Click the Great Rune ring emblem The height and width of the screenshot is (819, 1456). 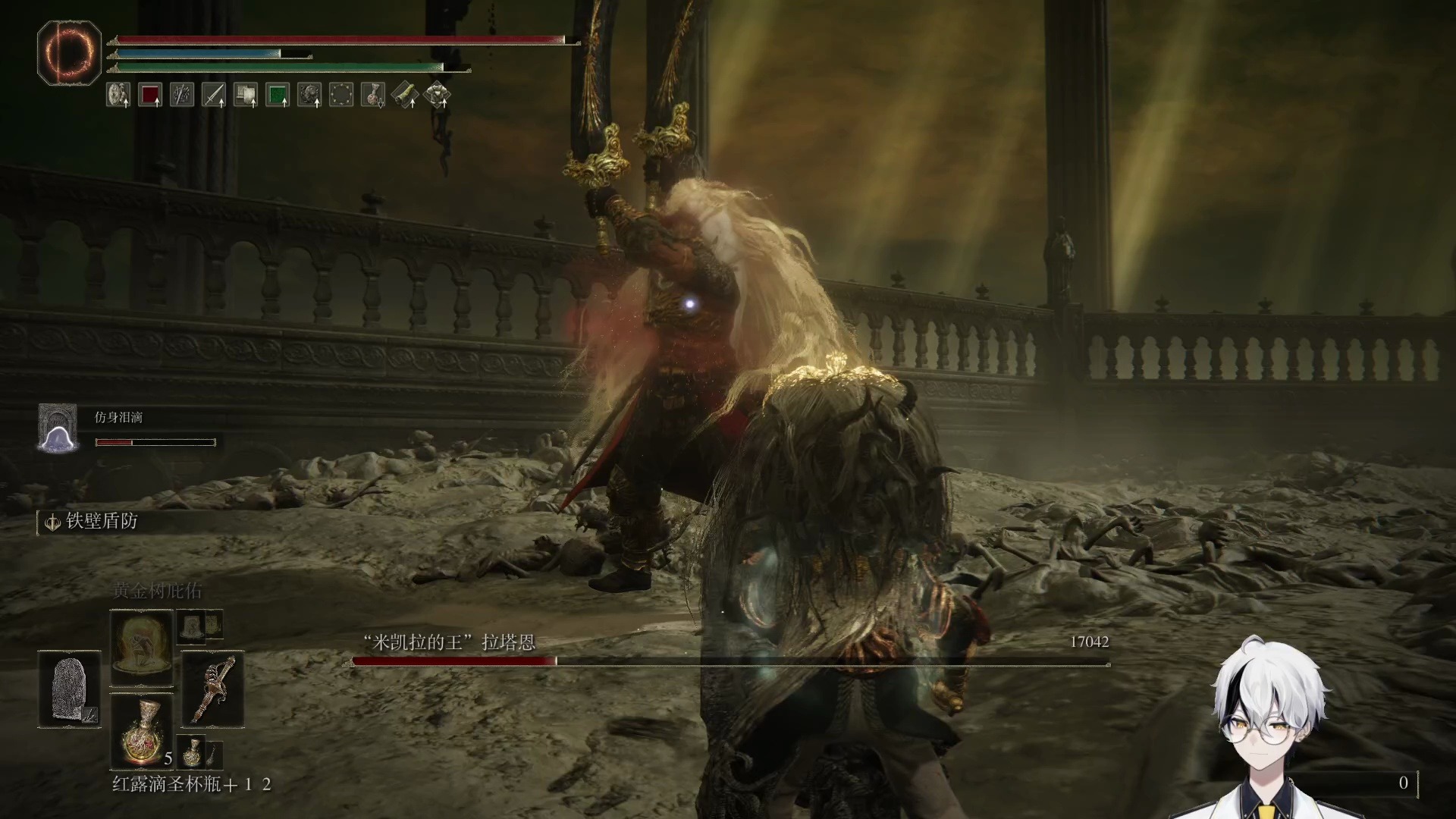click(69, 52)
